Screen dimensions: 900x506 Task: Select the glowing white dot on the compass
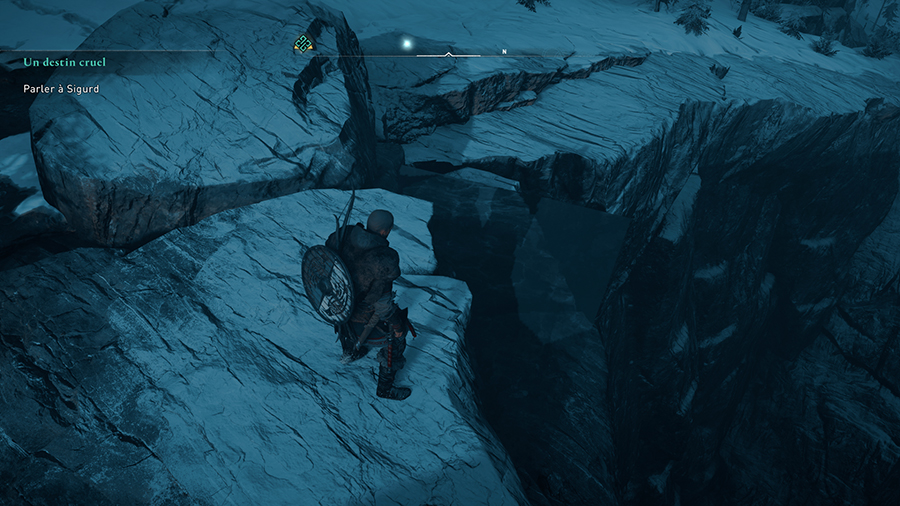407,43
